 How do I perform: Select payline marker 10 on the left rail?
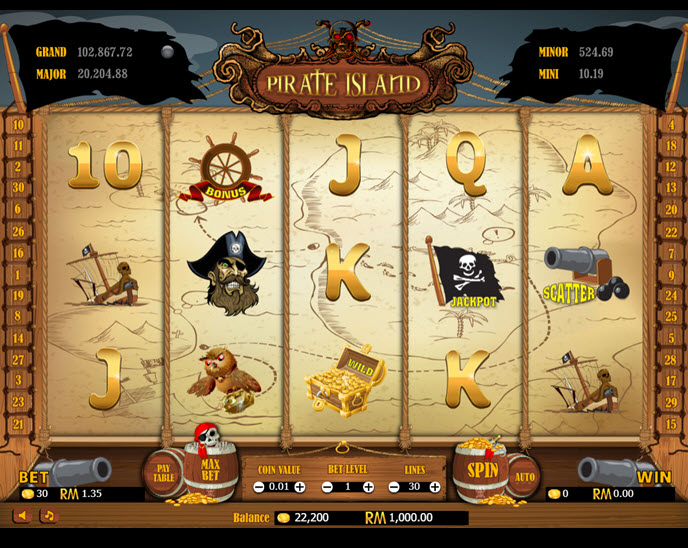pos(18,126)
